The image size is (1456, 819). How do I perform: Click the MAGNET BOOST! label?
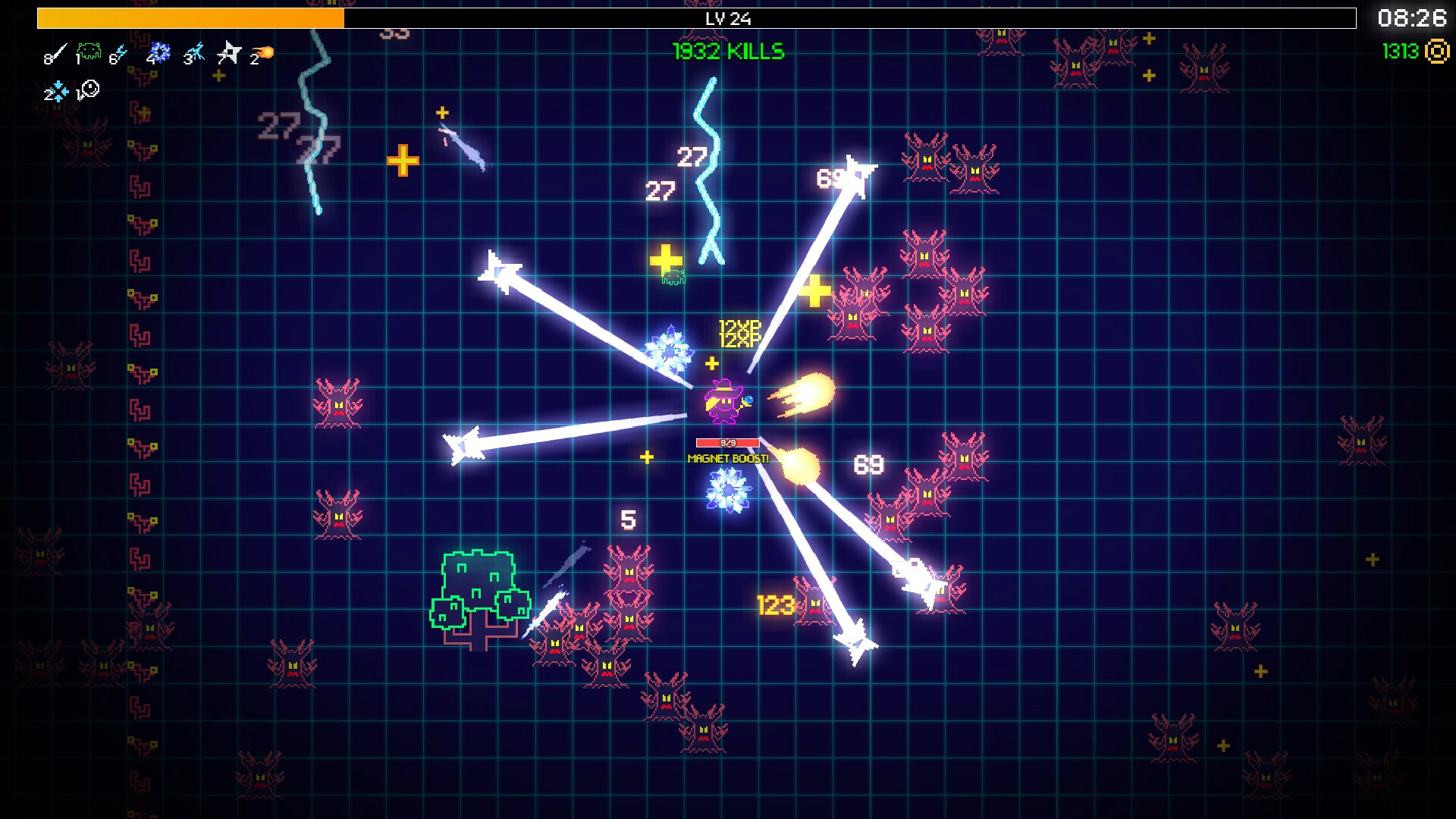728,457
